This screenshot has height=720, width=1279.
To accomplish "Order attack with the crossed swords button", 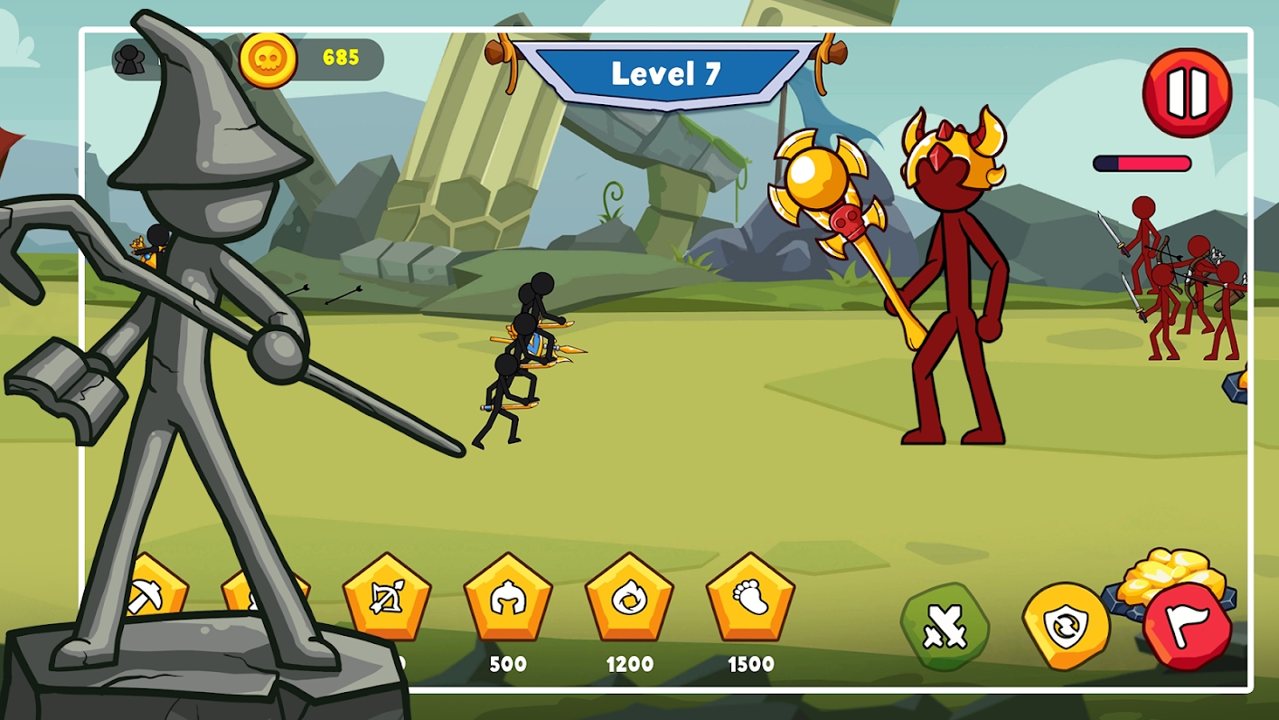I will pyautogui.click(x=944, y=627).
